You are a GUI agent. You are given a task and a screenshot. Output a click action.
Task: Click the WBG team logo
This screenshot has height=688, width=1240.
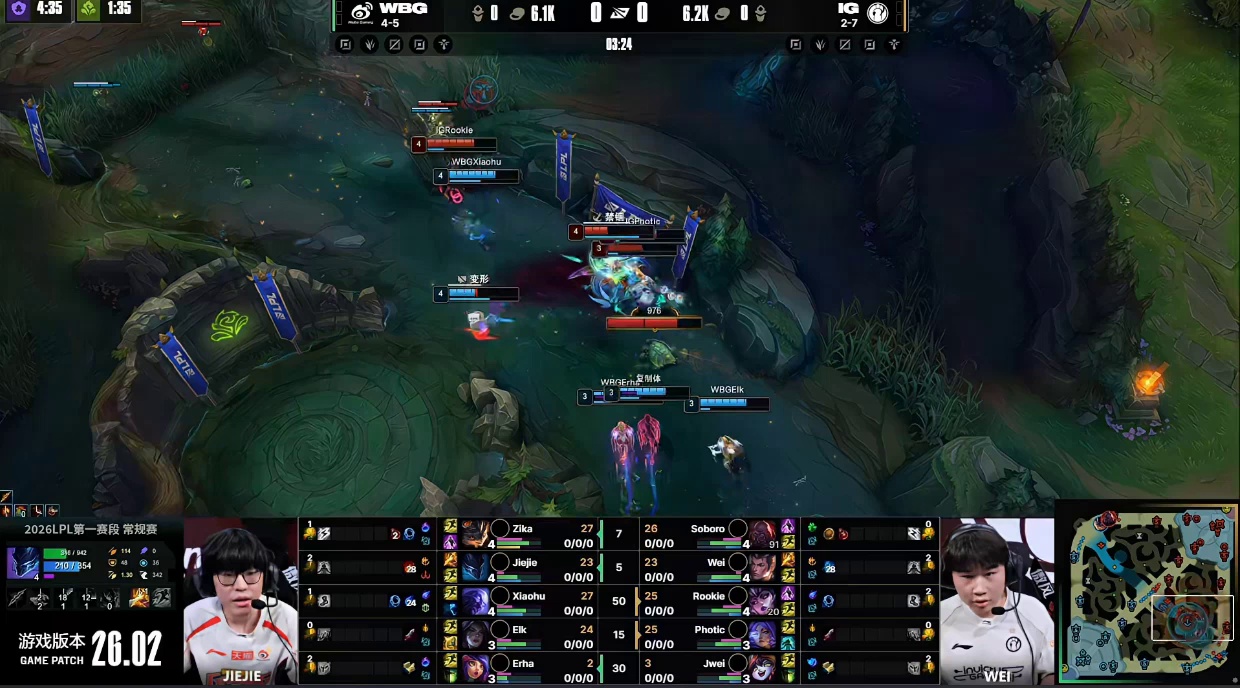point(361,13)
